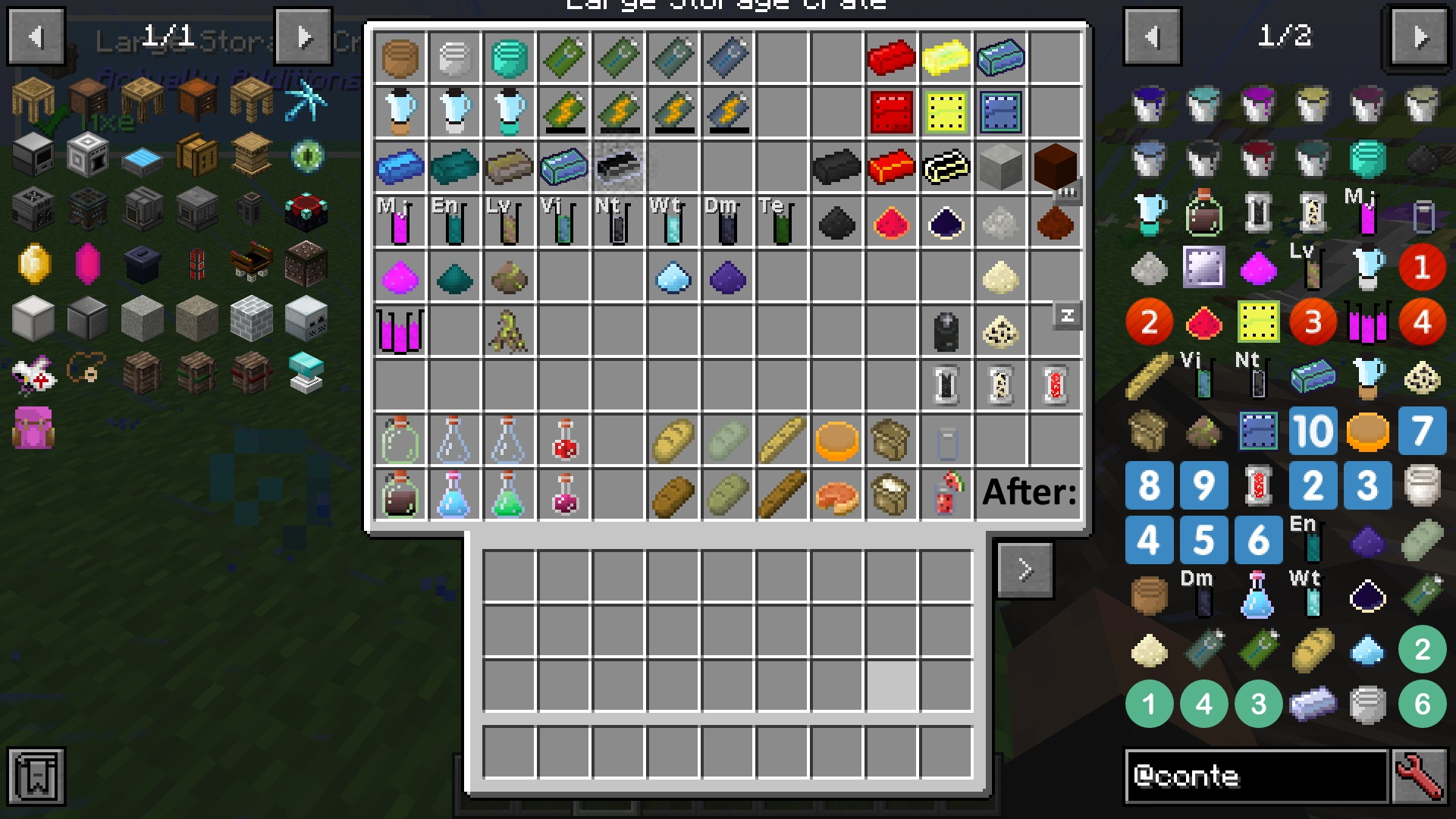This screenshot has width=1456, height=819.
Task: Click the left arrow beside the 1/1 bookmark pager
Action: tap(35, 36)
